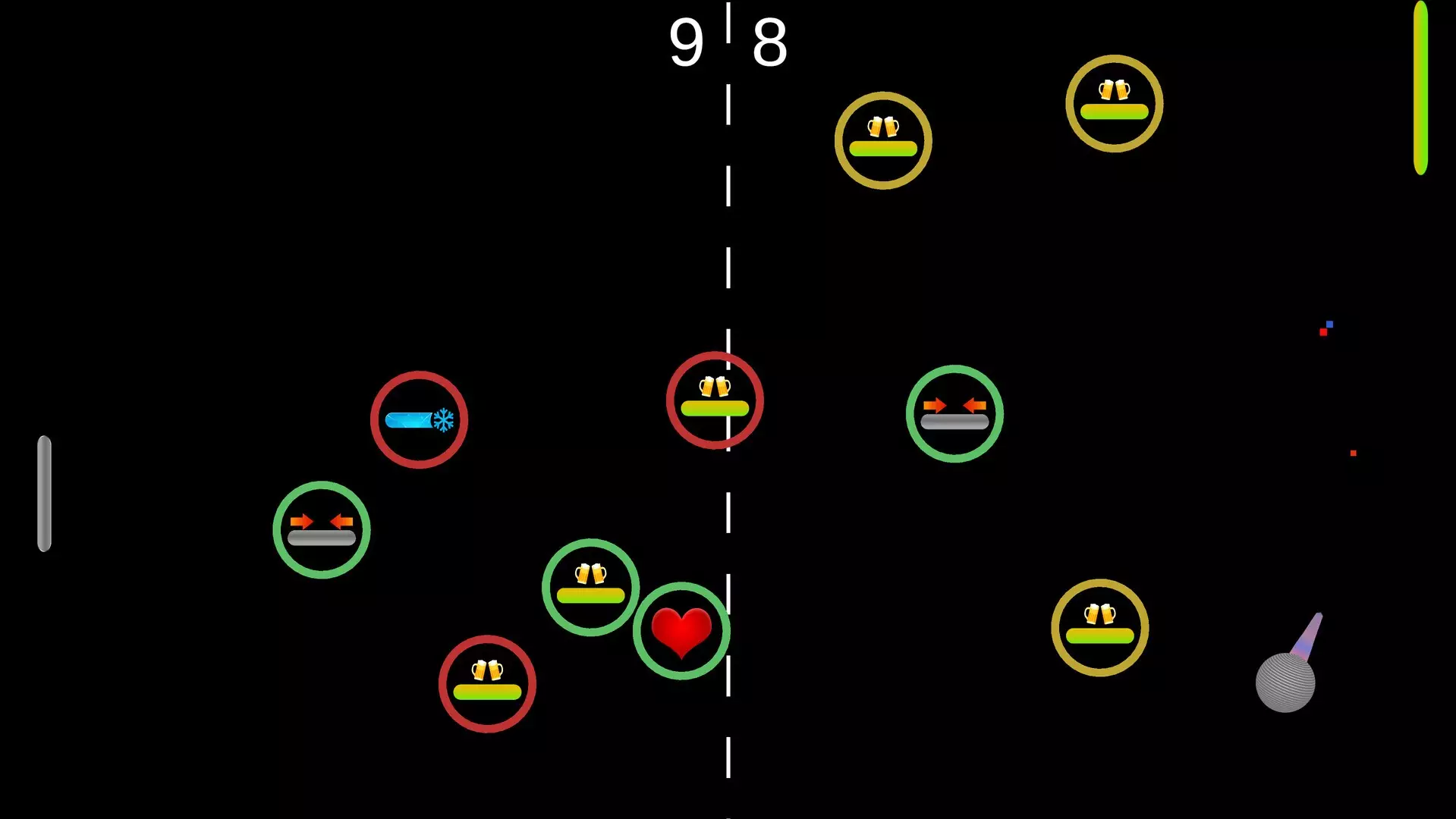1456x819 pixels.
Task: Grab the freeze paddle power-up with snowflake icon
Action: [x=418, y=419]
